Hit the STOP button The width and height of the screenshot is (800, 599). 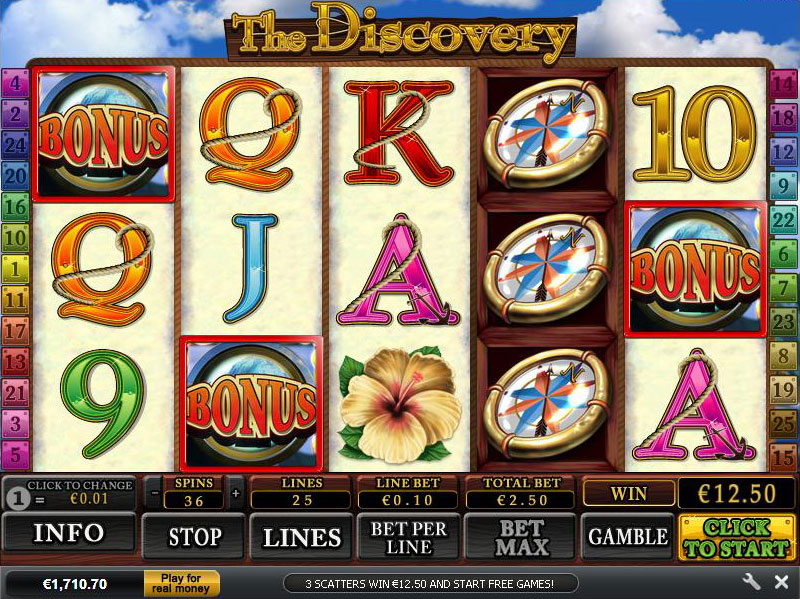pyautogui.click(x=194, y=537)
